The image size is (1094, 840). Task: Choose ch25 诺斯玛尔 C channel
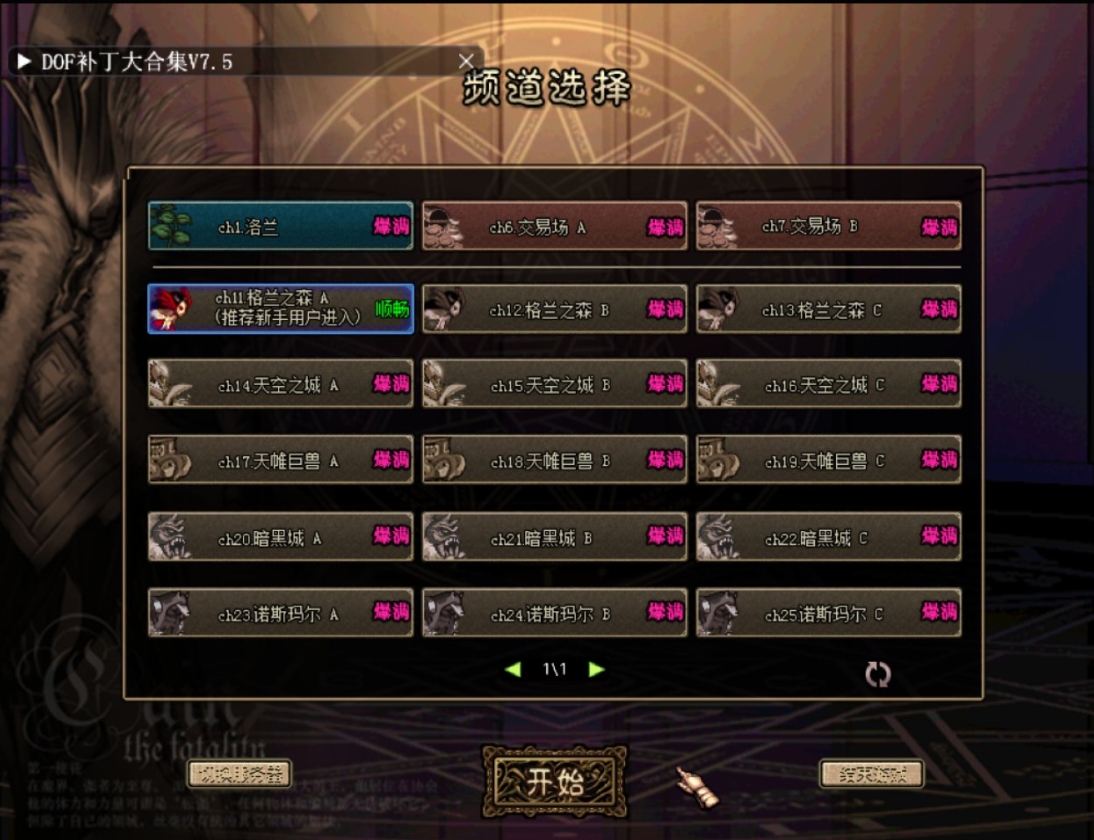(x=828, y=613)
